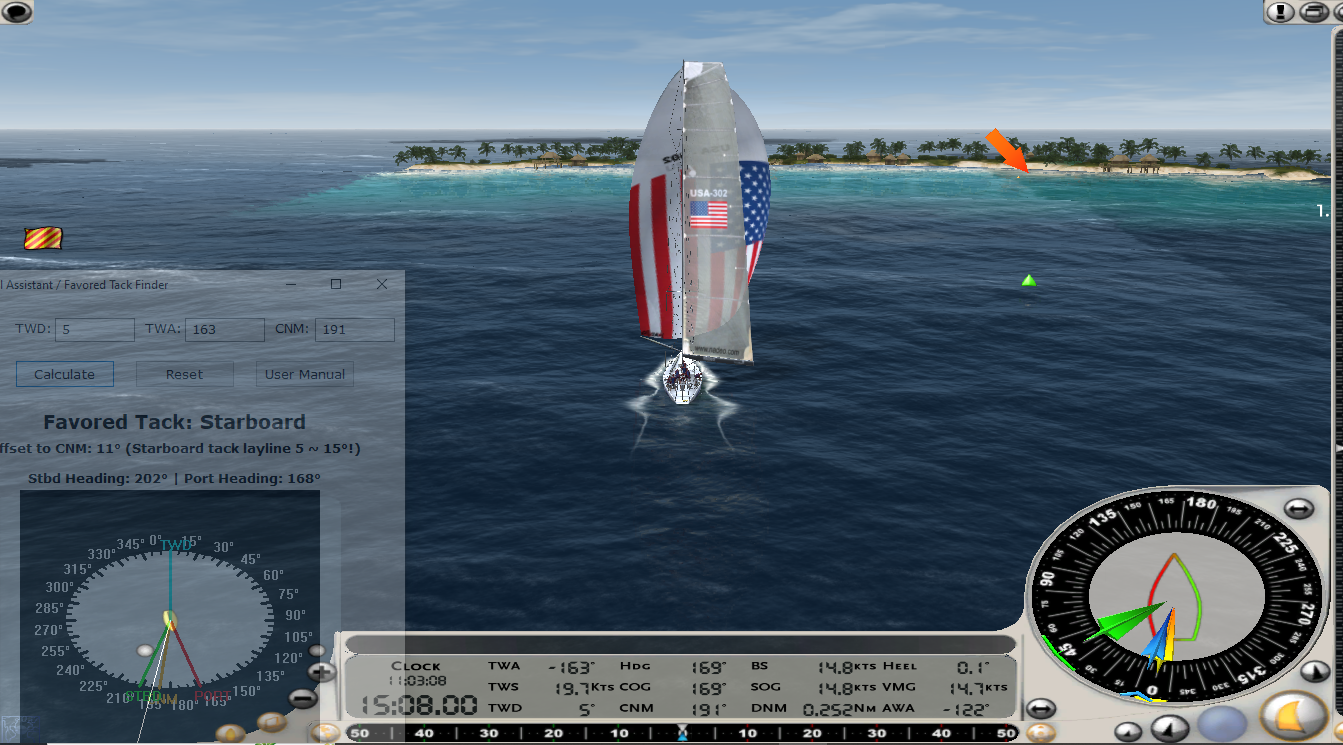The height and width of the screenshot is (745, 1343).
Task: Reset the Favored Tack Finder inputs
Action: (x=184, y=374)
